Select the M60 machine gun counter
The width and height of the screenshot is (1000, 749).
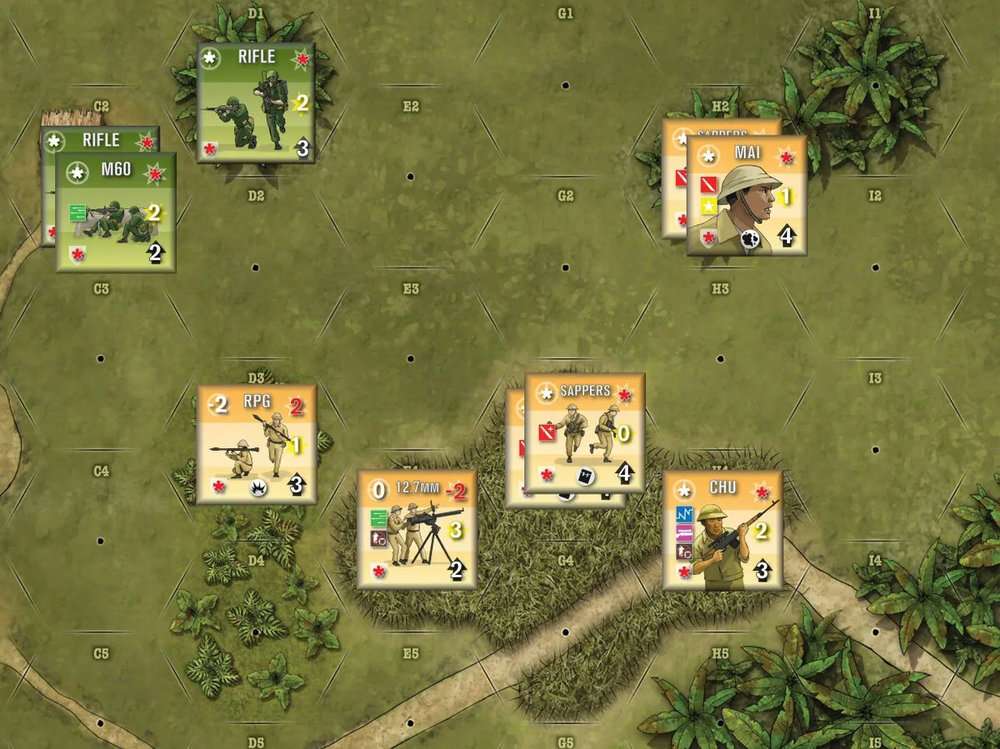(x=116, y=212)
